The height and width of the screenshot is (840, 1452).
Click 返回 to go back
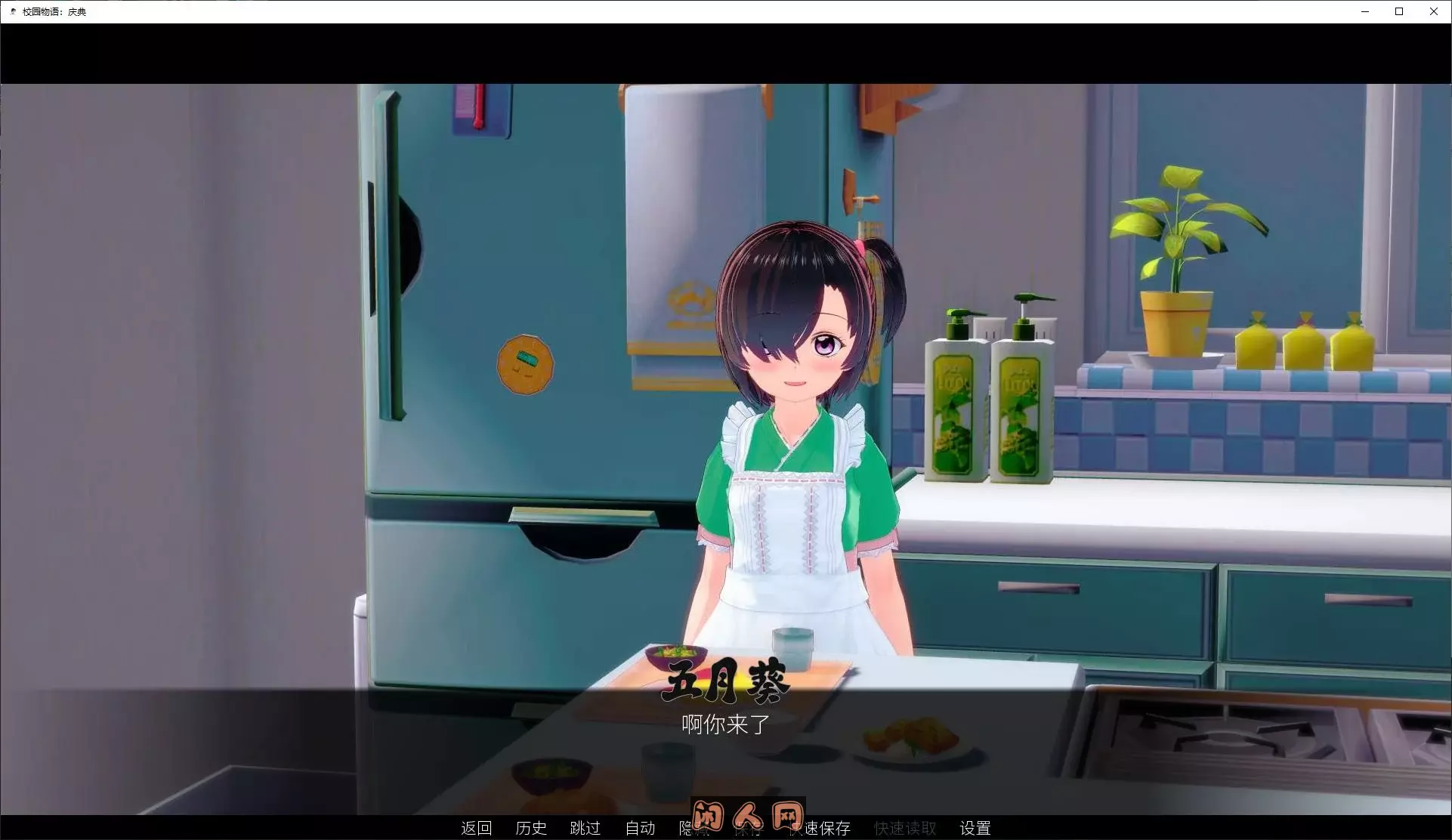[476, 828]
